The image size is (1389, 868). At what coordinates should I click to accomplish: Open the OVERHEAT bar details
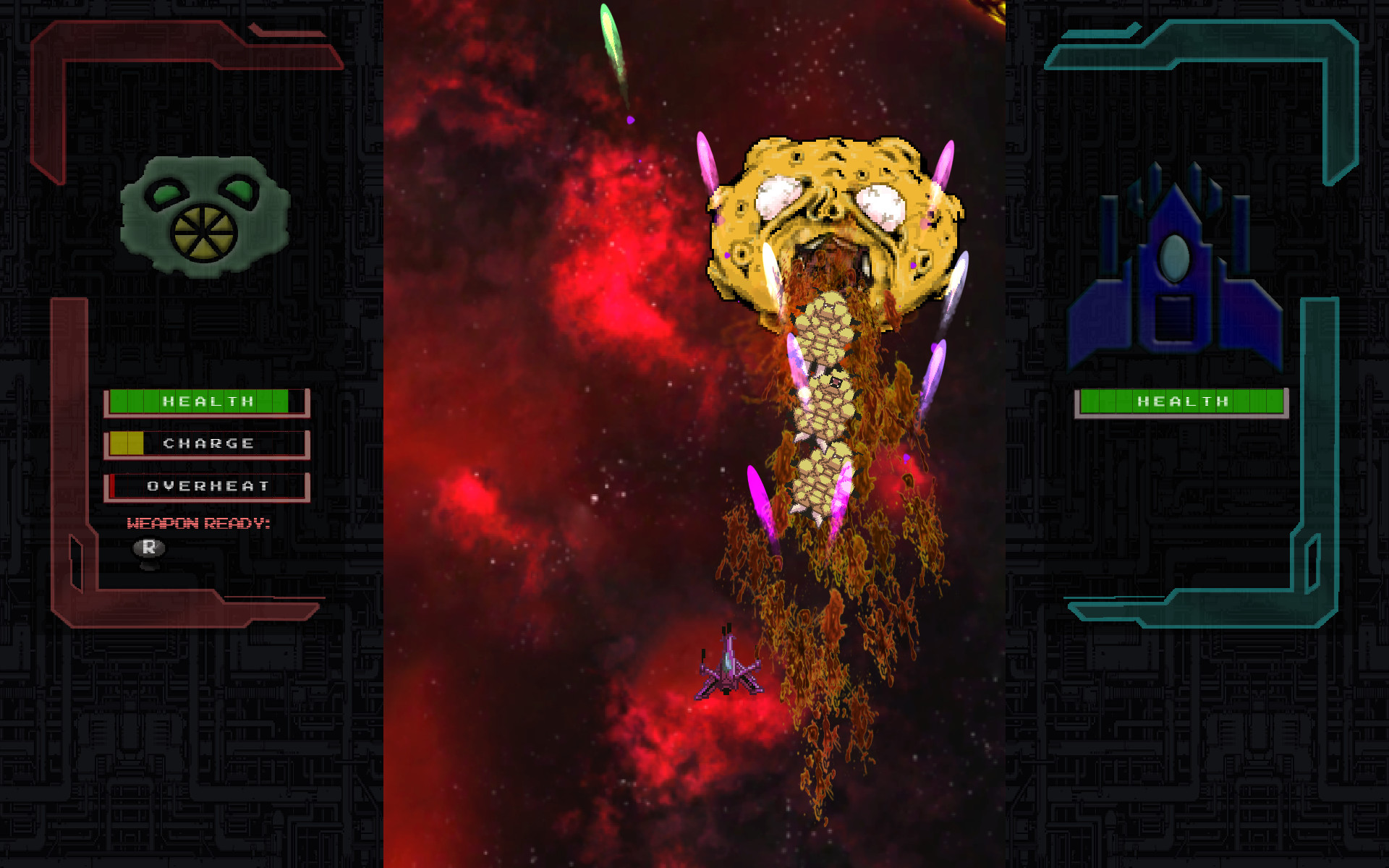[208, 486]
